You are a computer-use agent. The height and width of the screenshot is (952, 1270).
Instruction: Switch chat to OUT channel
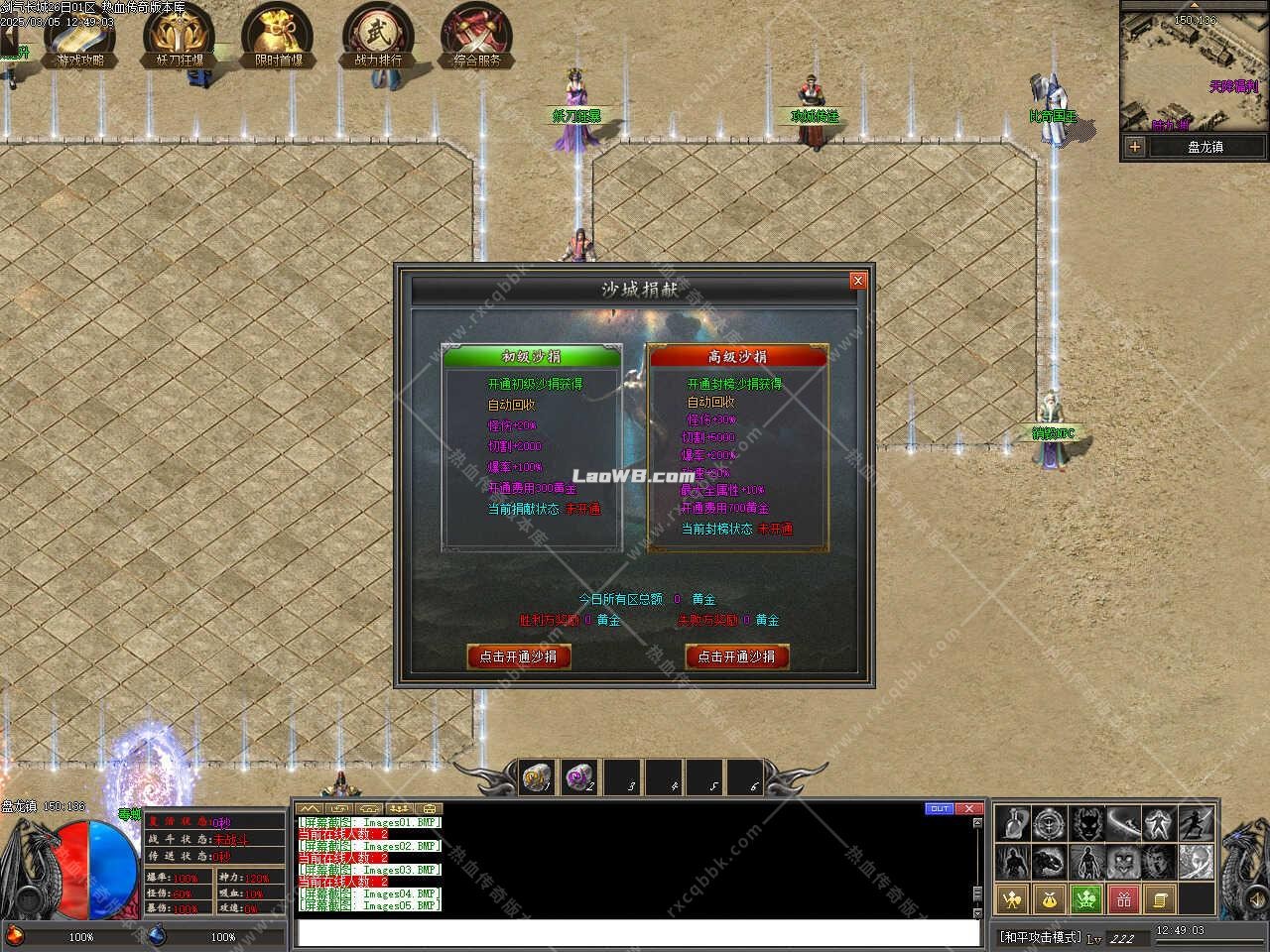(x=939, y=809)
